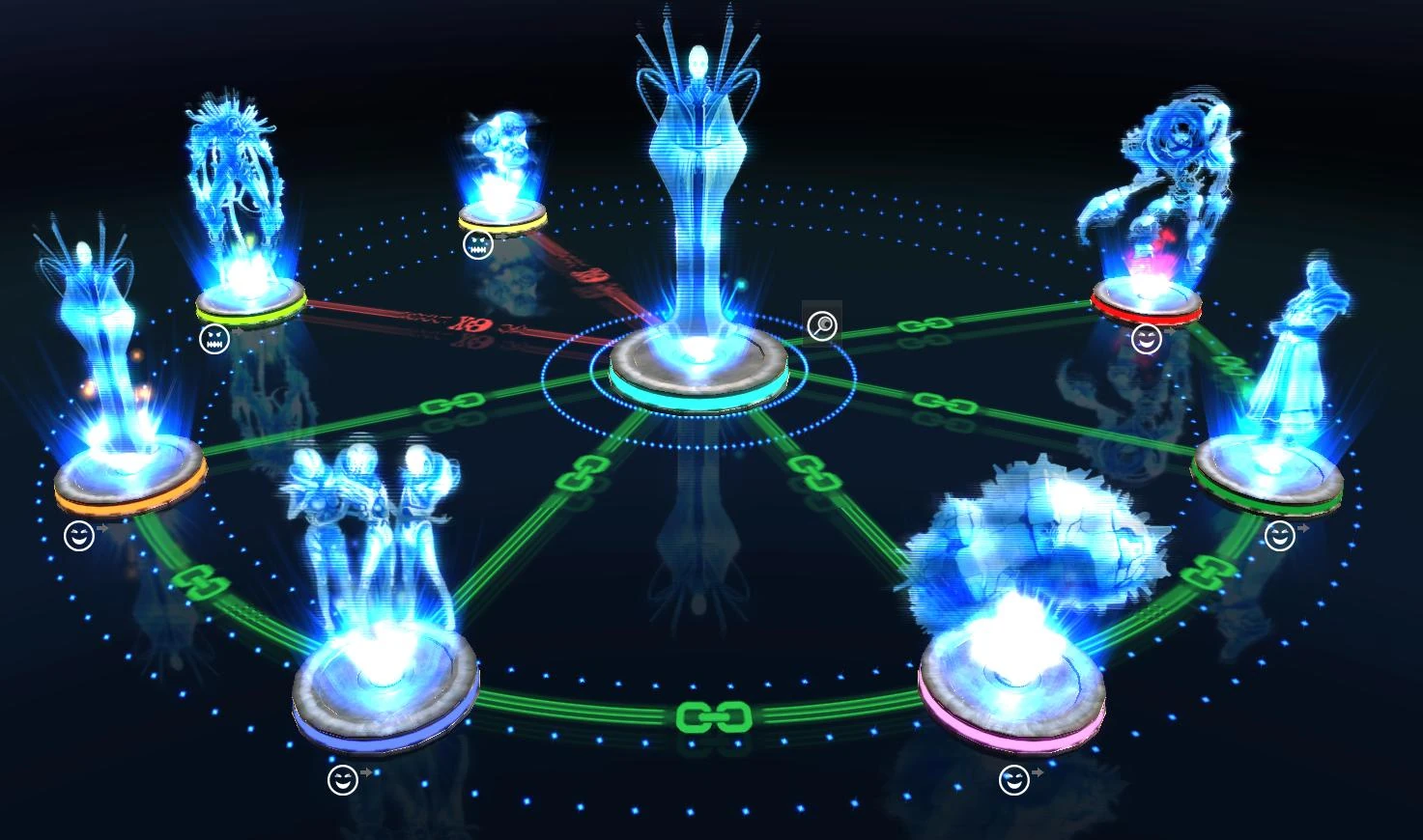Click the magnifying glass inspect icon
Image resolution: width=1423 pixels, height=840 pixels.
coord(821,326)
